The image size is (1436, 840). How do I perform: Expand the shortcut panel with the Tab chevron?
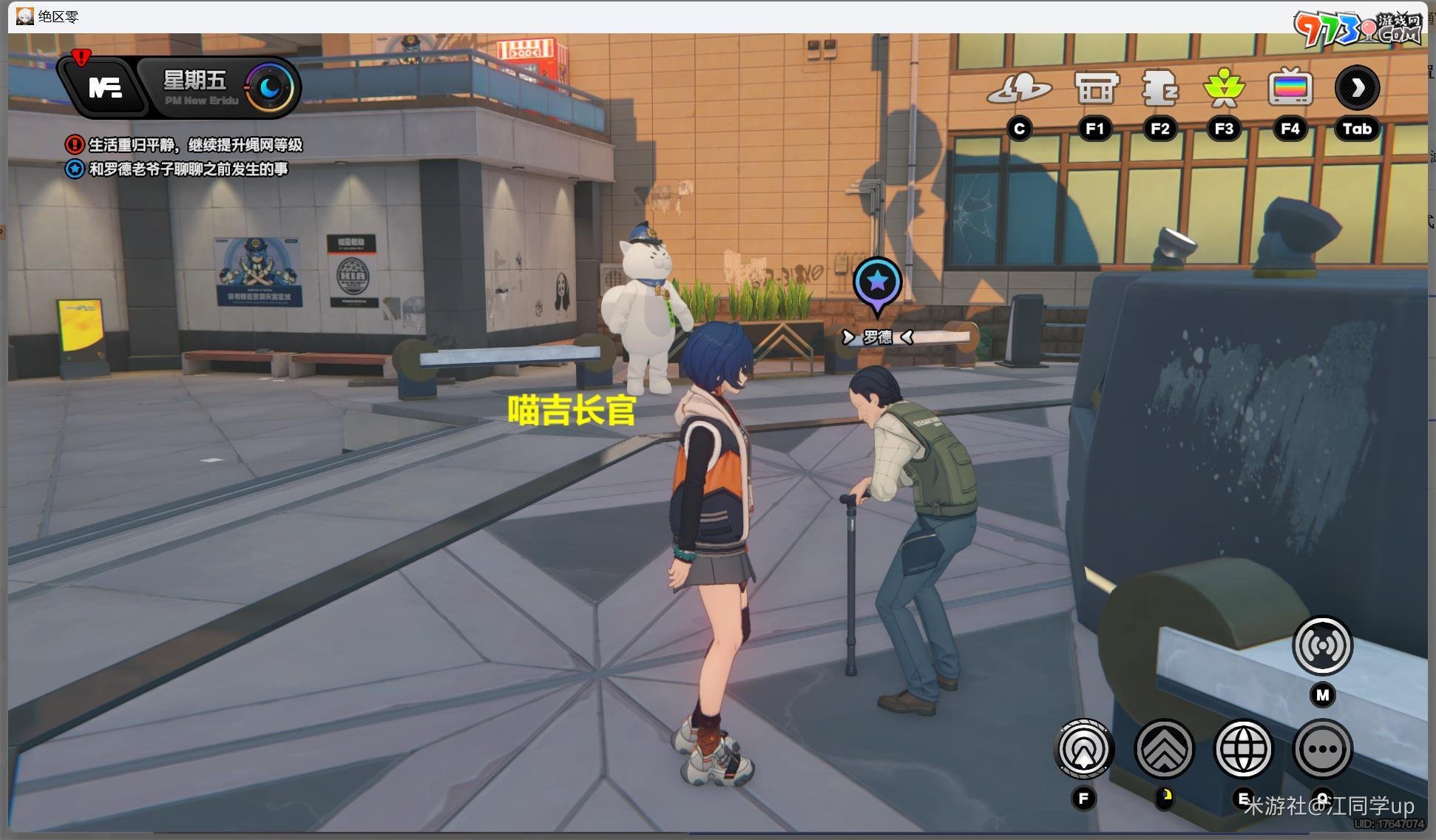pyautogui.click(x=1357, y=87)
